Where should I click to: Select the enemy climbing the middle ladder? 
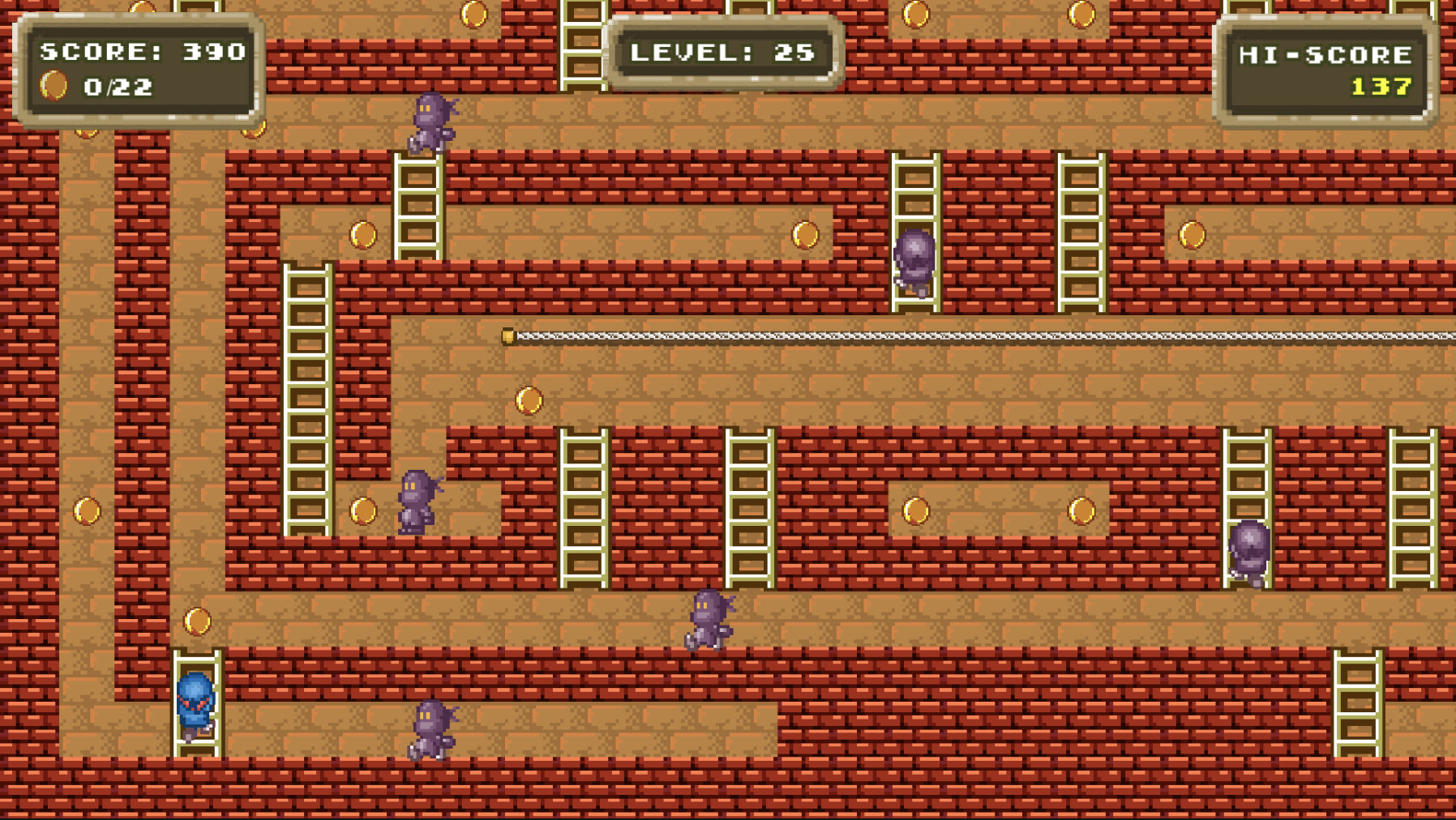(915, 259)
